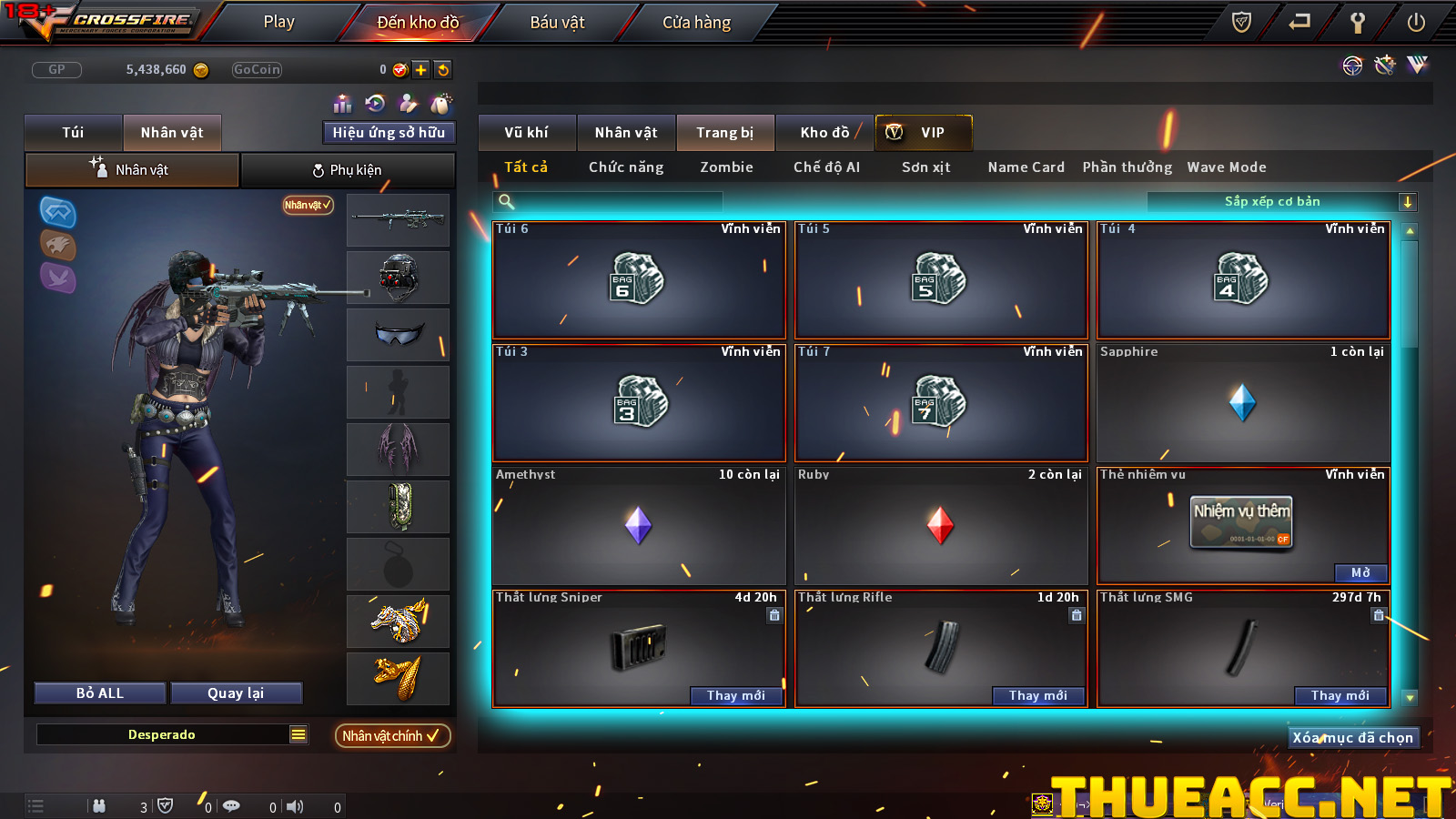
Task: Renew the Thắt lưng Sniper belt
Action: [735, 696]
